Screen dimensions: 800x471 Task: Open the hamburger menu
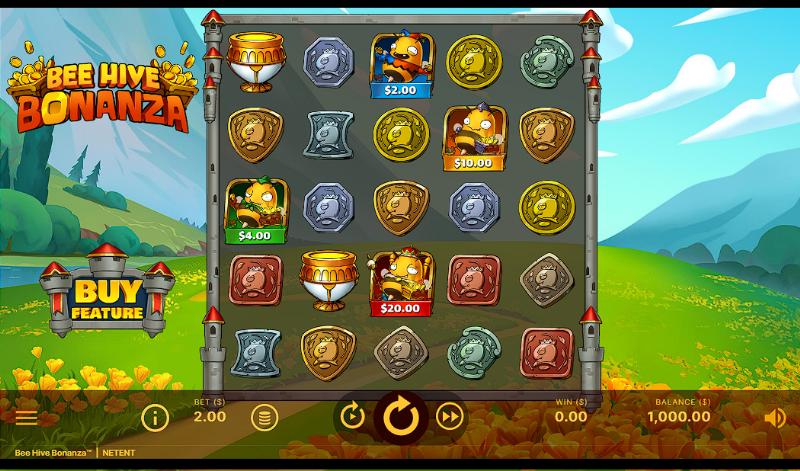click(26, 418)
